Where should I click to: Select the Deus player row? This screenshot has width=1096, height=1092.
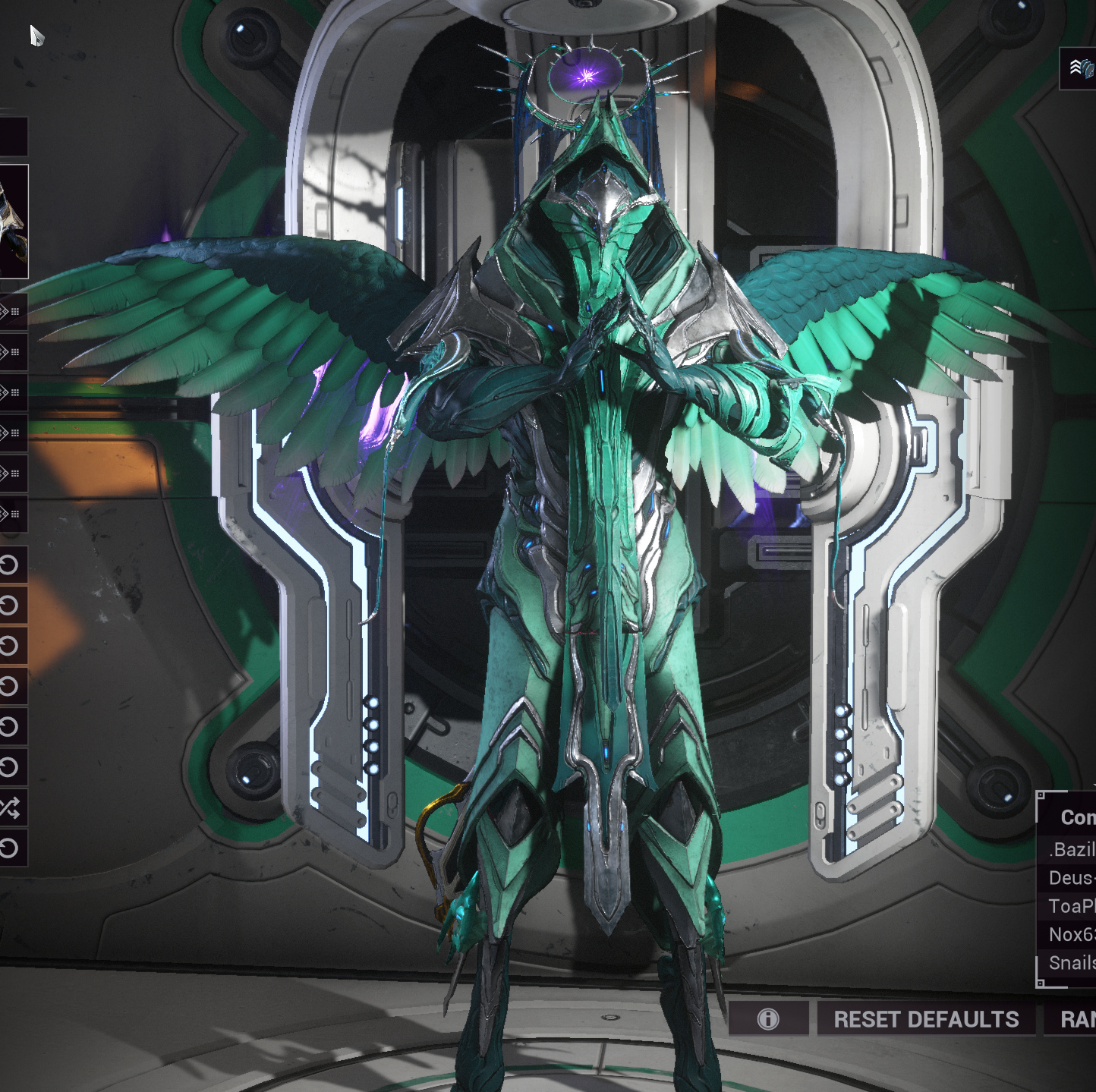pos(1070,878)
